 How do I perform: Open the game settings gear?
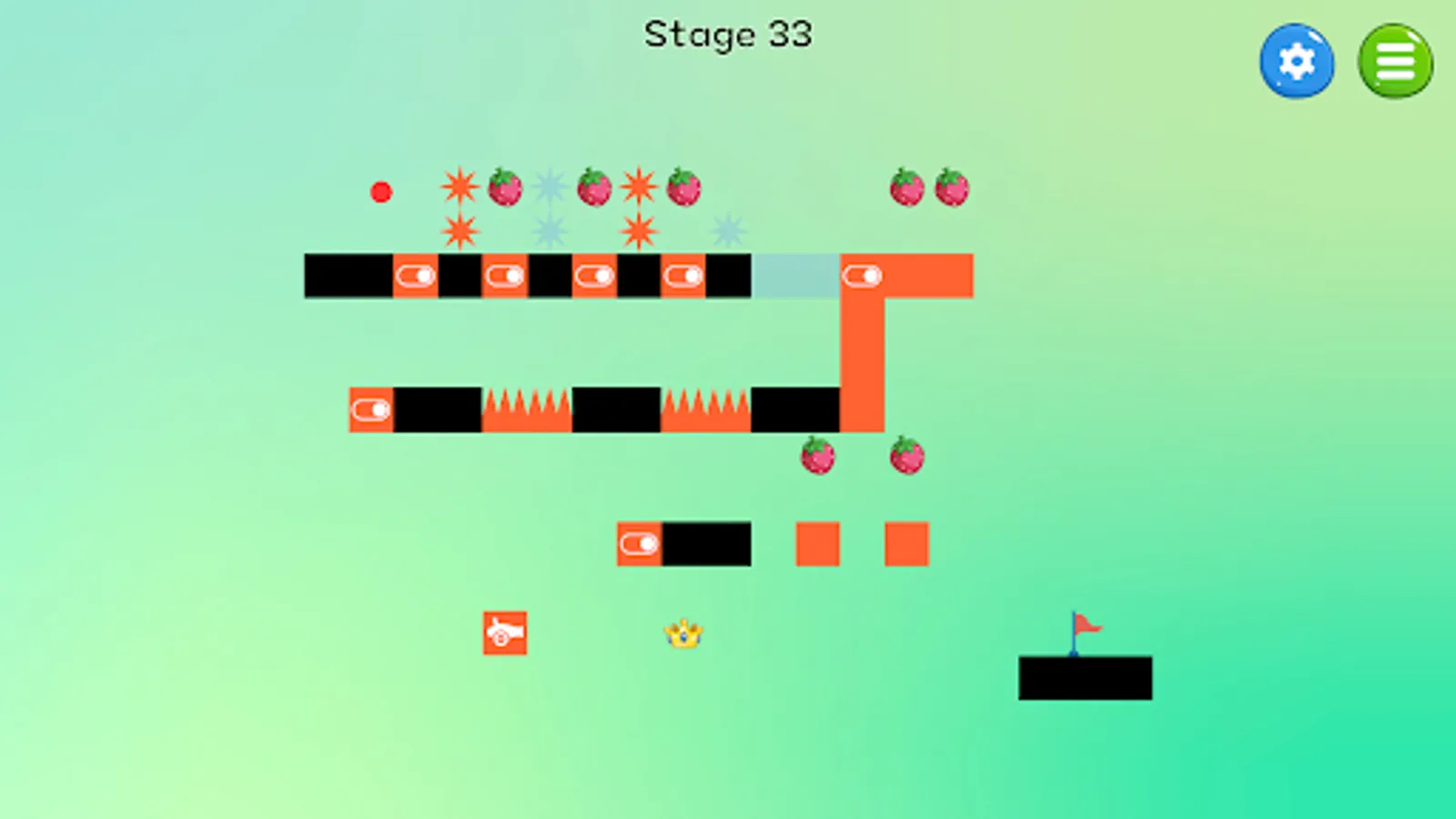tap(1297, 60)
